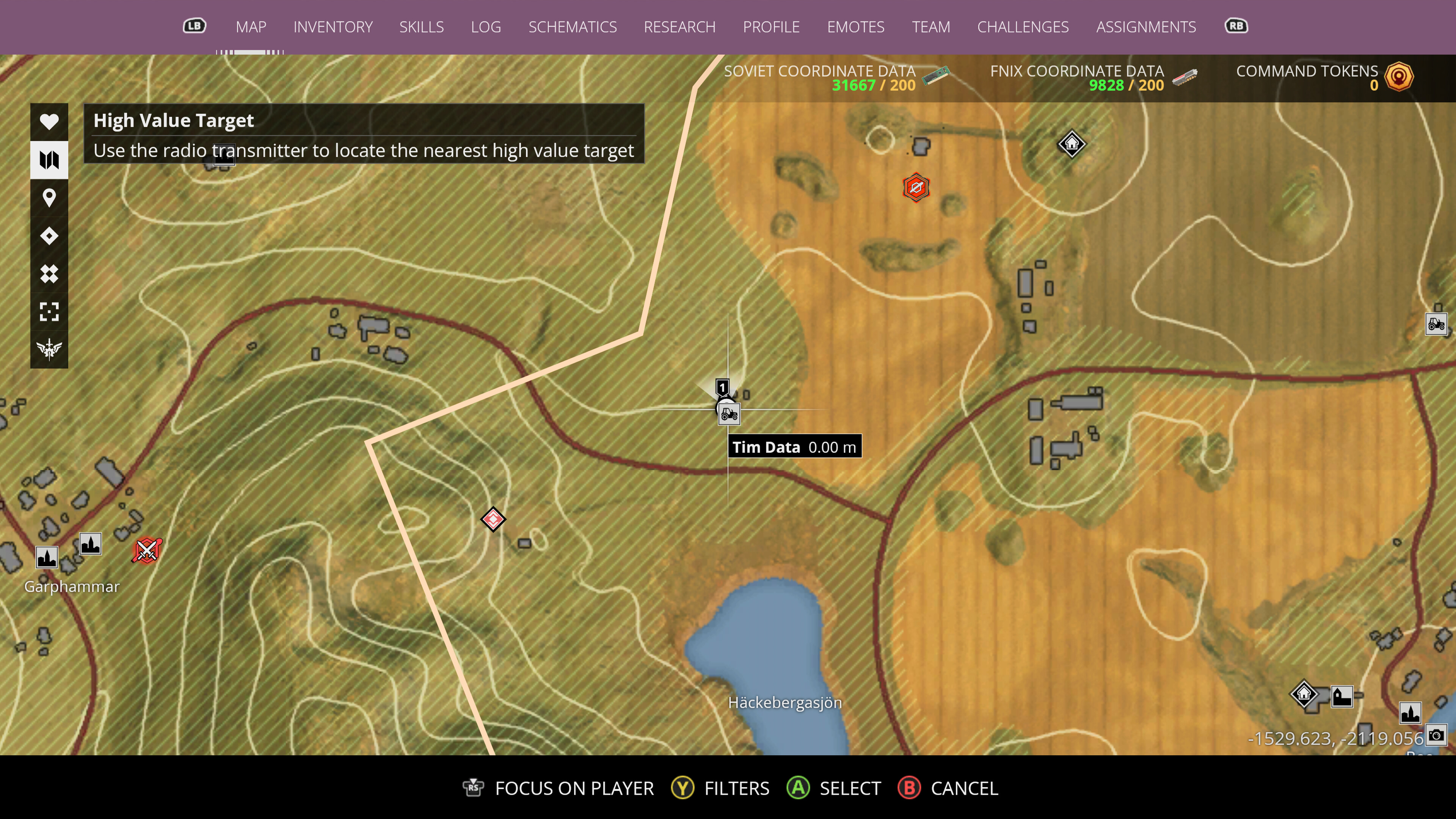Choose the tractor marker labeled Tim Data
Viewport: 1456px width, 819px height.
click(728, 414)
